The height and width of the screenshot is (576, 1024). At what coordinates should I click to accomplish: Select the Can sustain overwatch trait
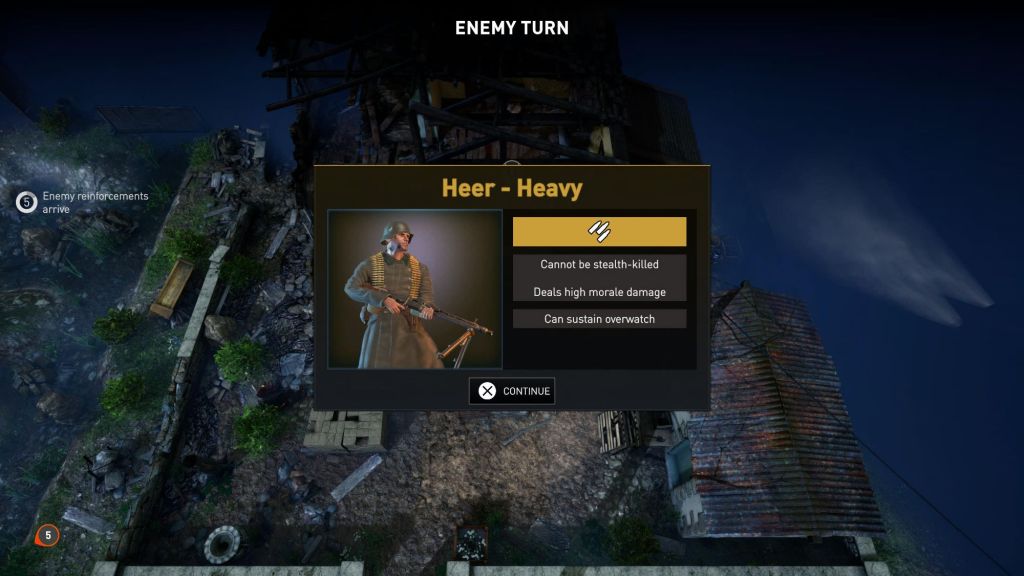[599, 319]
